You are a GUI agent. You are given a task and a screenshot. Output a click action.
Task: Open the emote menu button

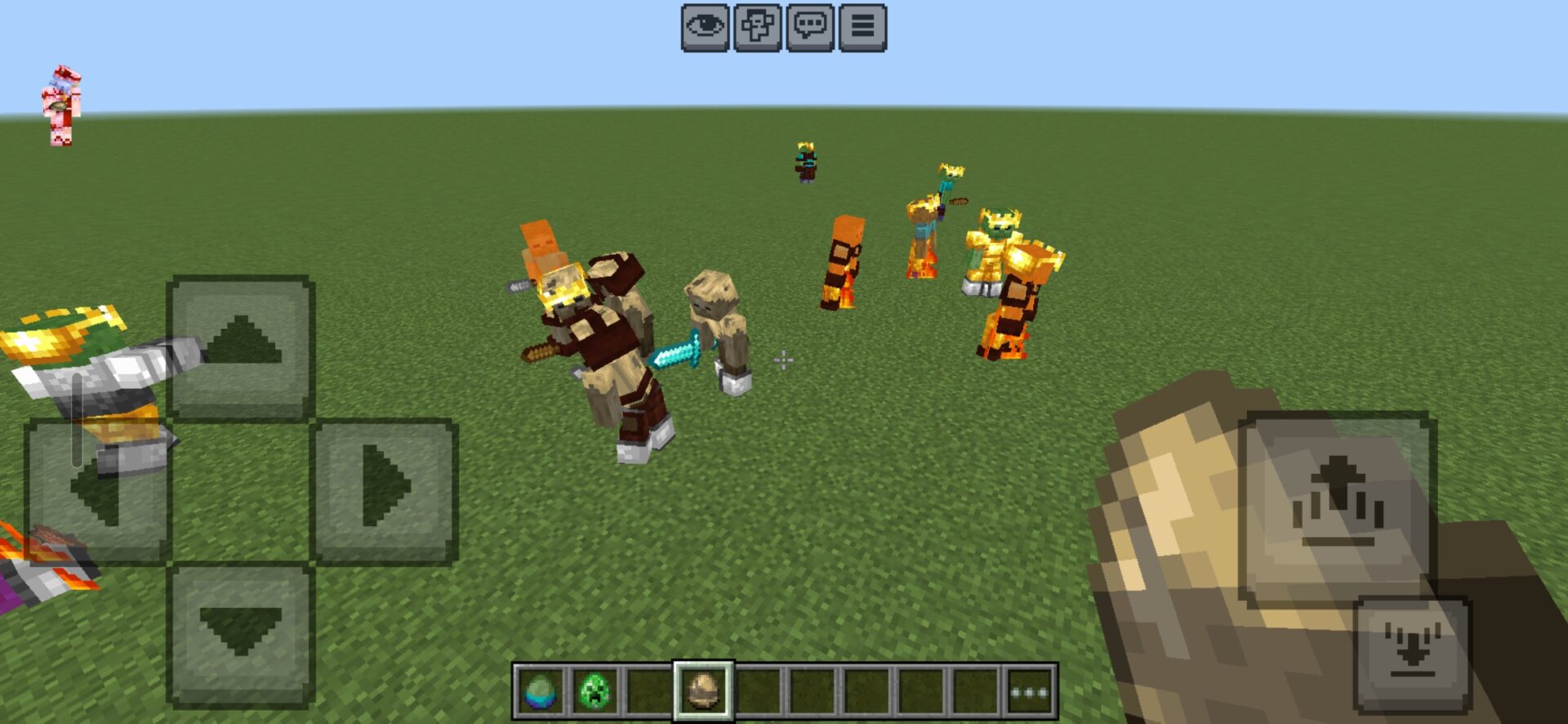757,28
